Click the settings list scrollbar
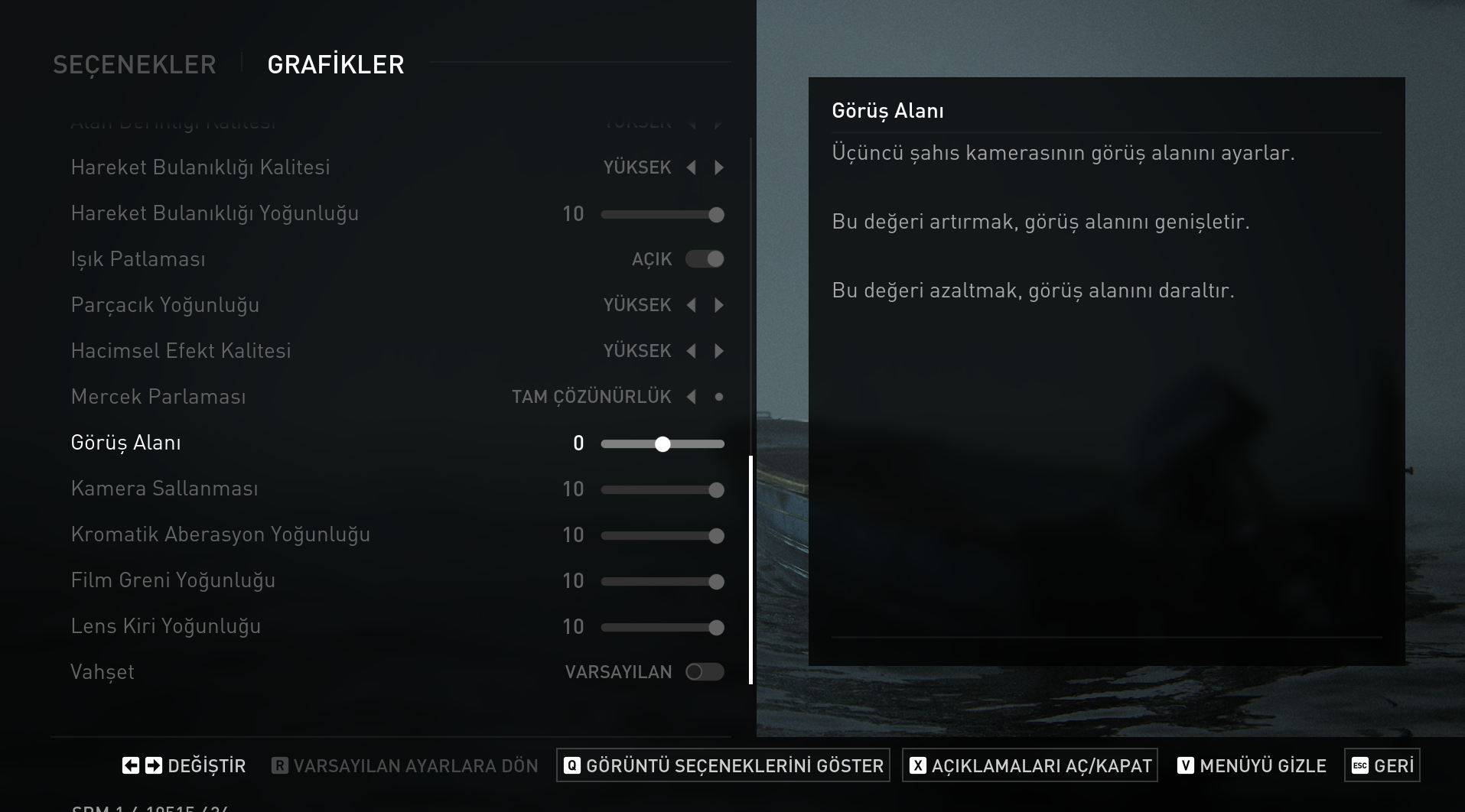This screenshot has height=812, width=1465. point(750,570)
